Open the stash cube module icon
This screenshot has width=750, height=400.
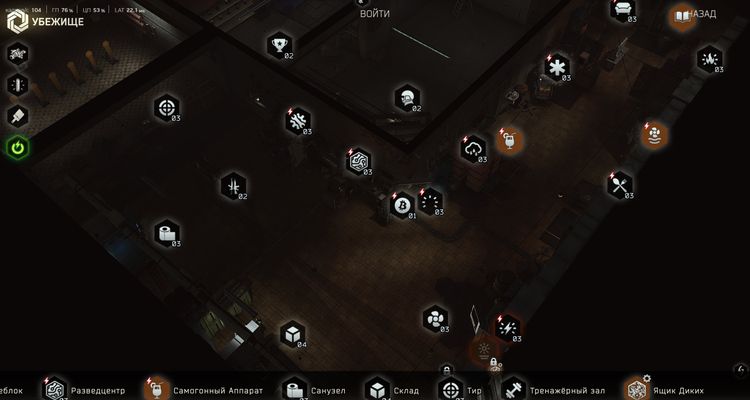pos(292,333)
